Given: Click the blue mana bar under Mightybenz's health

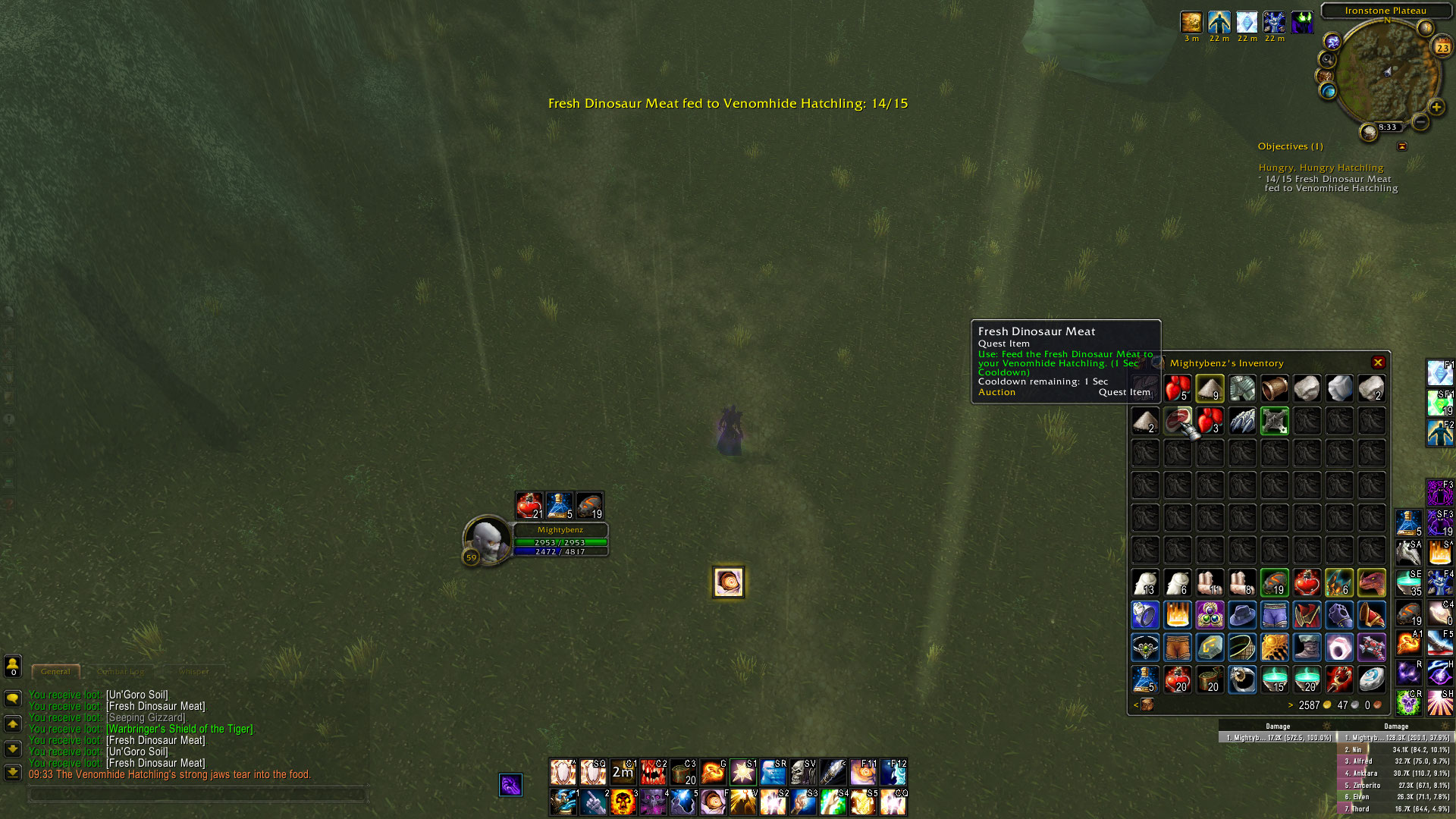Looking at the screenshot, I should coord(559,551).
